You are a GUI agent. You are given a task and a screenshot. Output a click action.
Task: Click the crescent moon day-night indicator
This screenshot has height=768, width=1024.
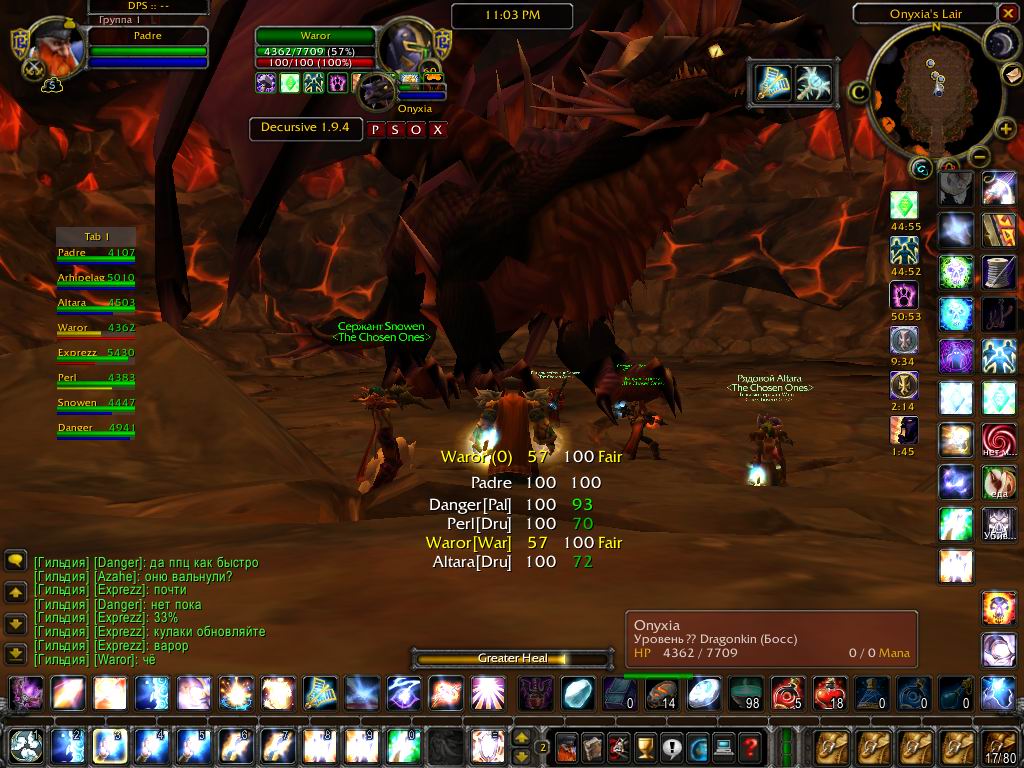[x=999, y=42]
